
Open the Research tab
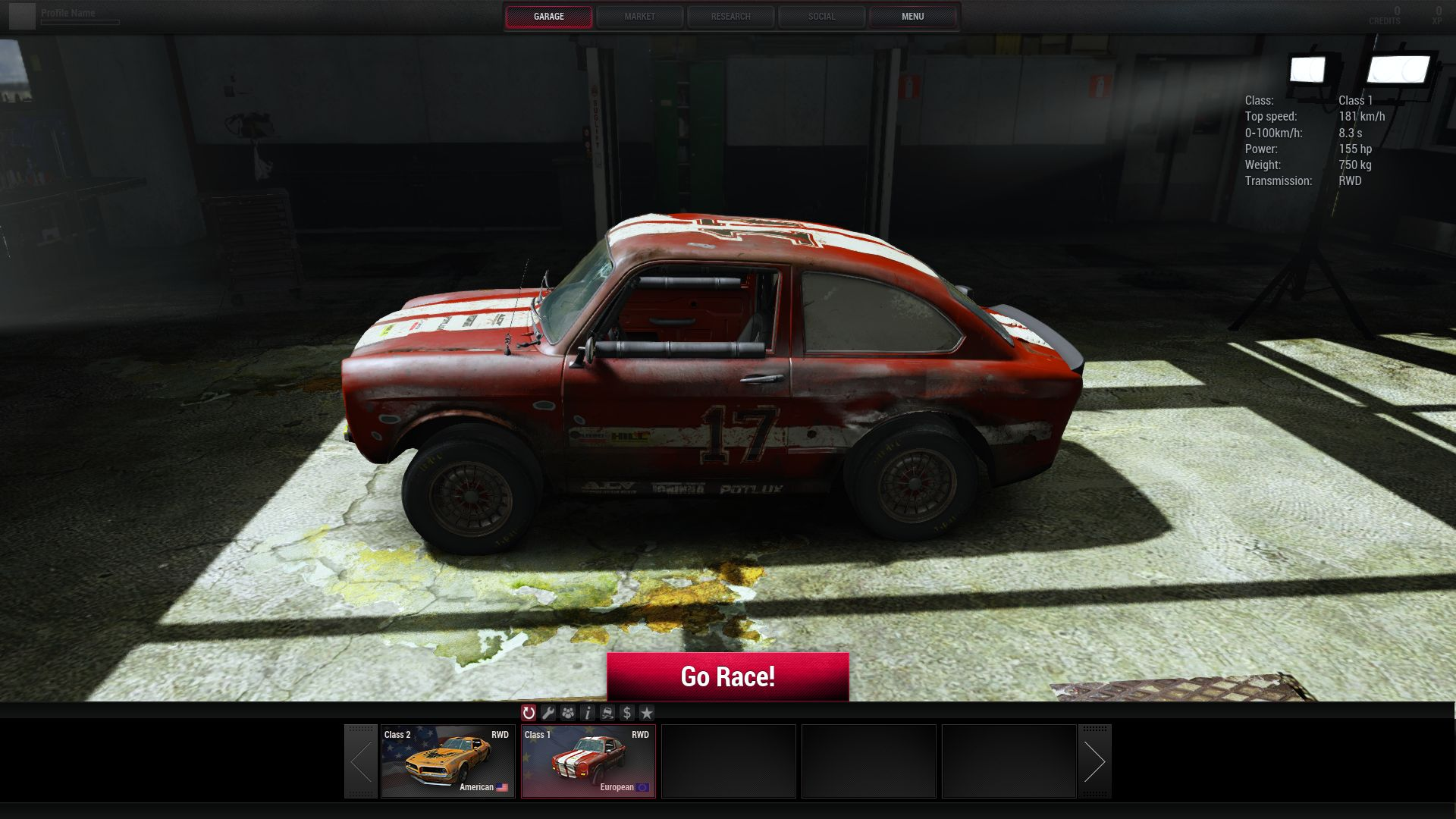tap(730, 17)
